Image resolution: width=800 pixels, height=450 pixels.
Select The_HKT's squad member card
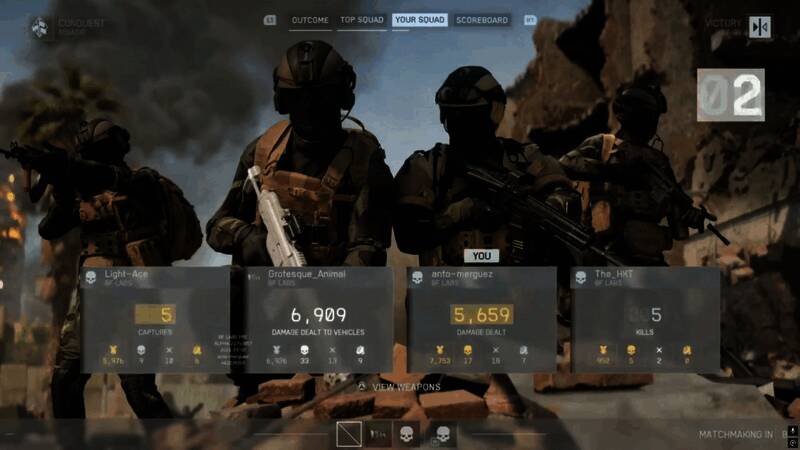coord(645,319)
